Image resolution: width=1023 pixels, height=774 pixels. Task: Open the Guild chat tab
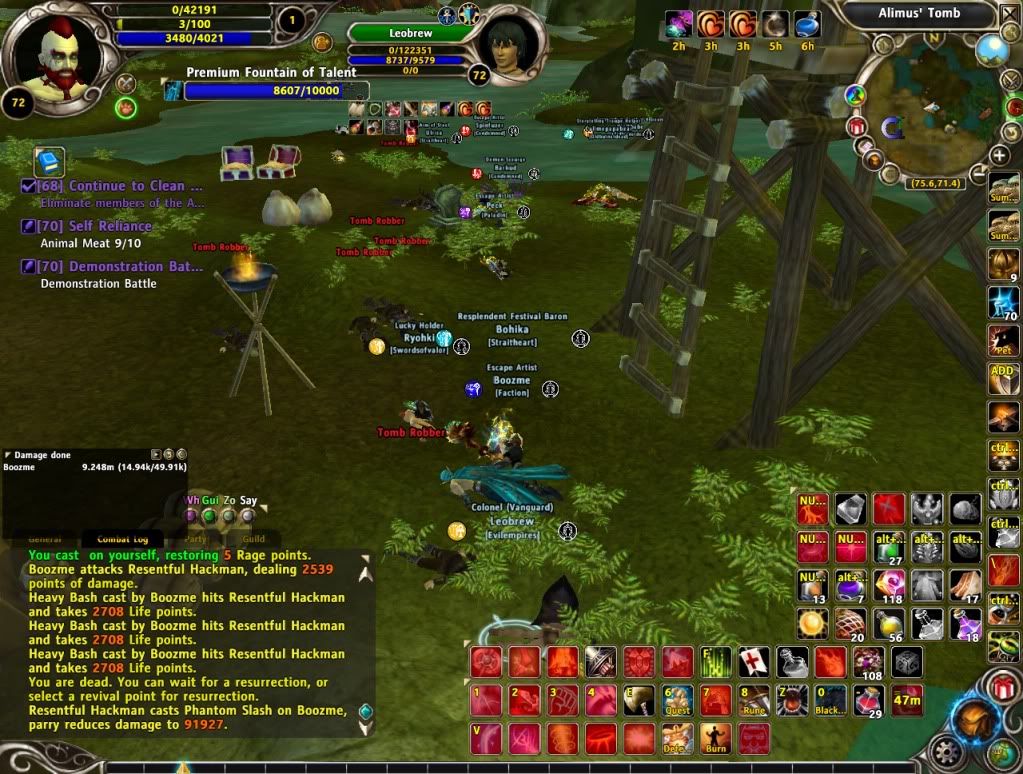point(253,538)
